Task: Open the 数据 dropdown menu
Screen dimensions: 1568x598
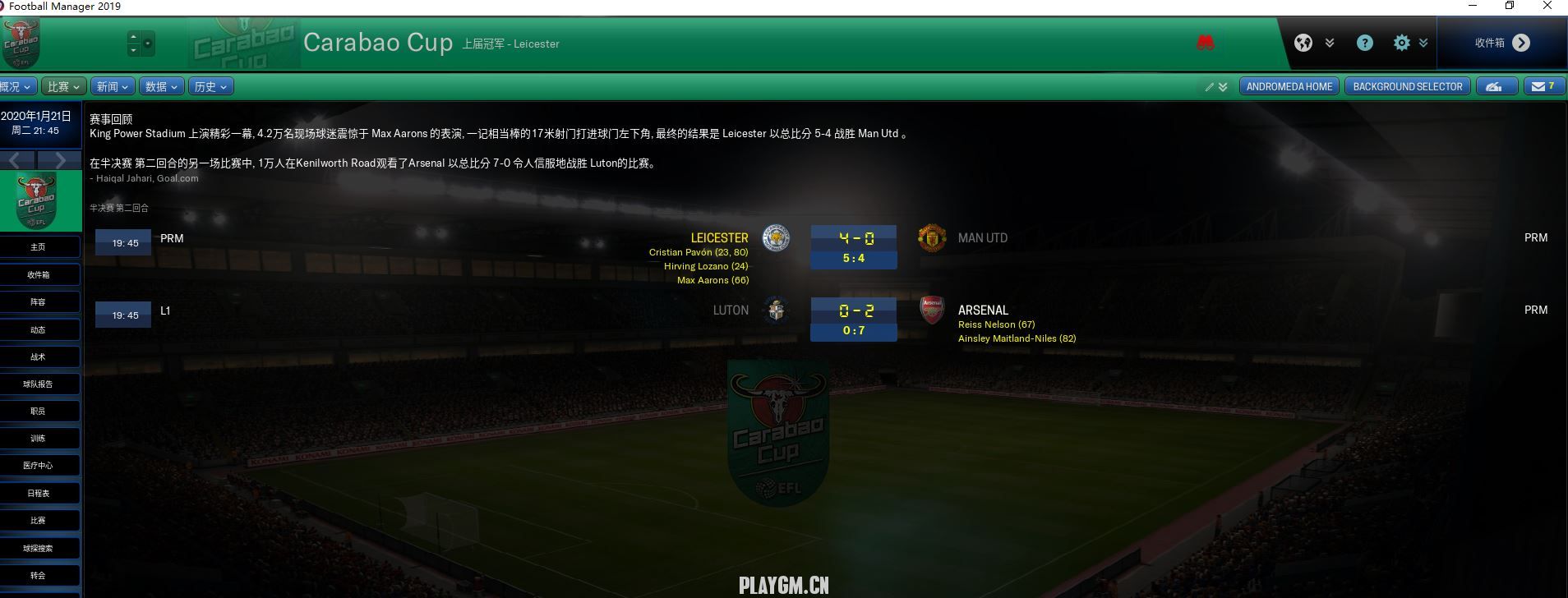Action: pyautogui.click(x=161, y=86)
